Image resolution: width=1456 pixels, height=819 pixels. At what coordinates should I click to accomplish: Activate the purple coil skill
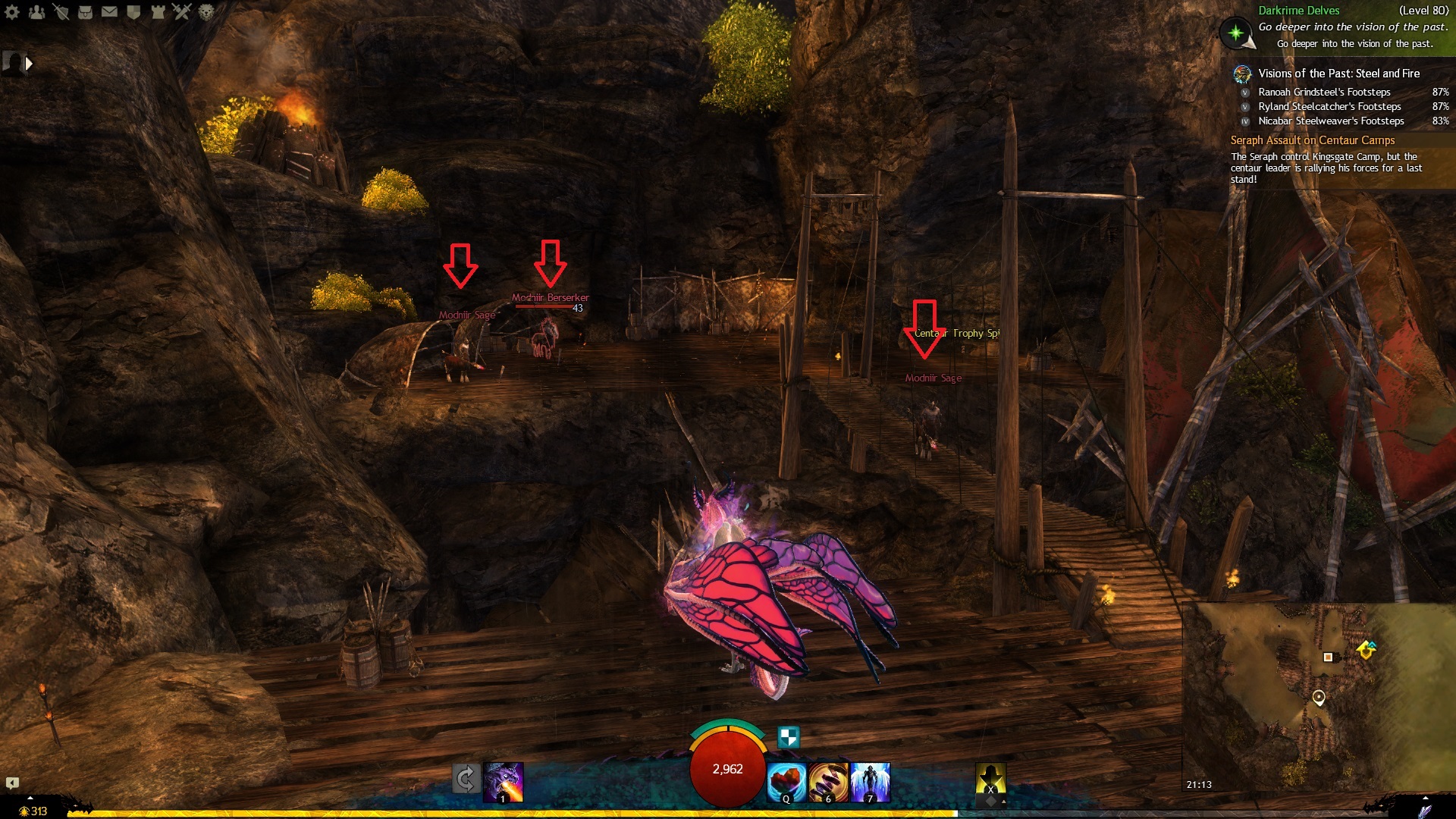(x=828, y=782)
